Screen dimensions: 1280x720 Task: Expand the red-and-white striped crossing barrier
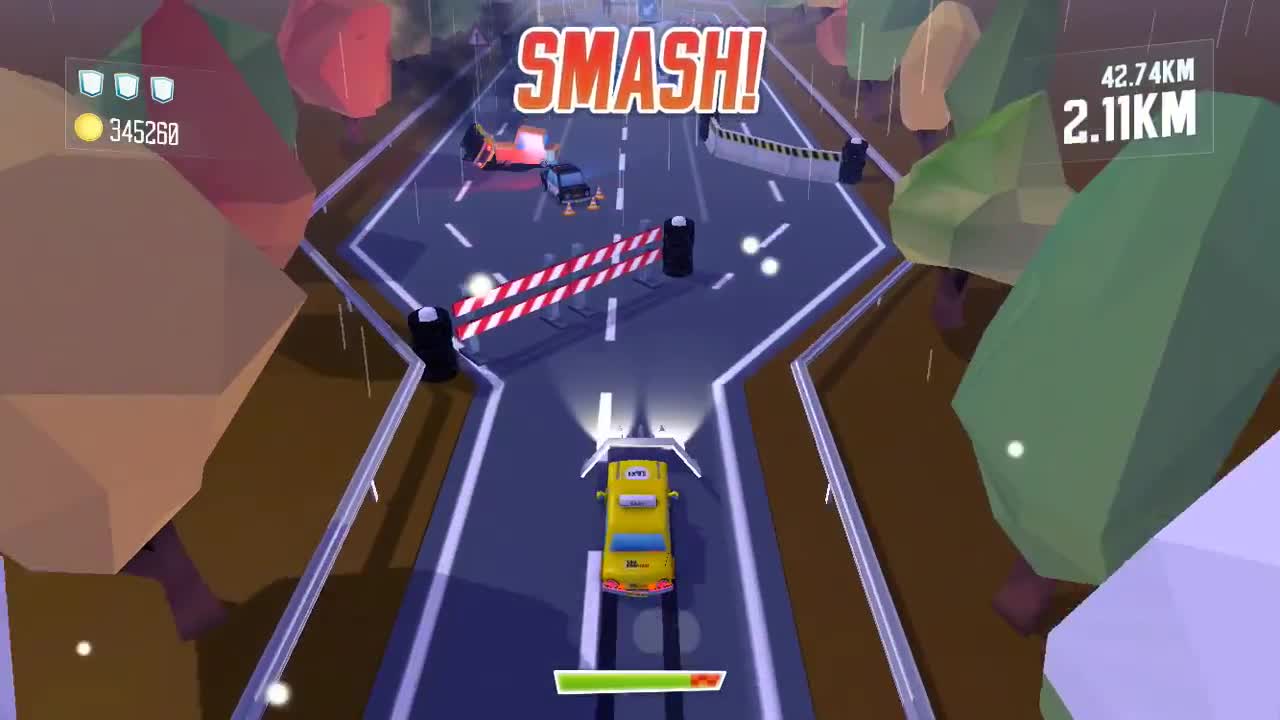555,285
